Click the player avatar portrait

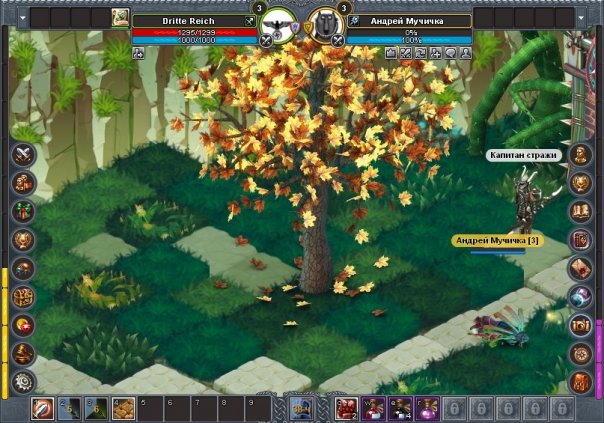120,17
